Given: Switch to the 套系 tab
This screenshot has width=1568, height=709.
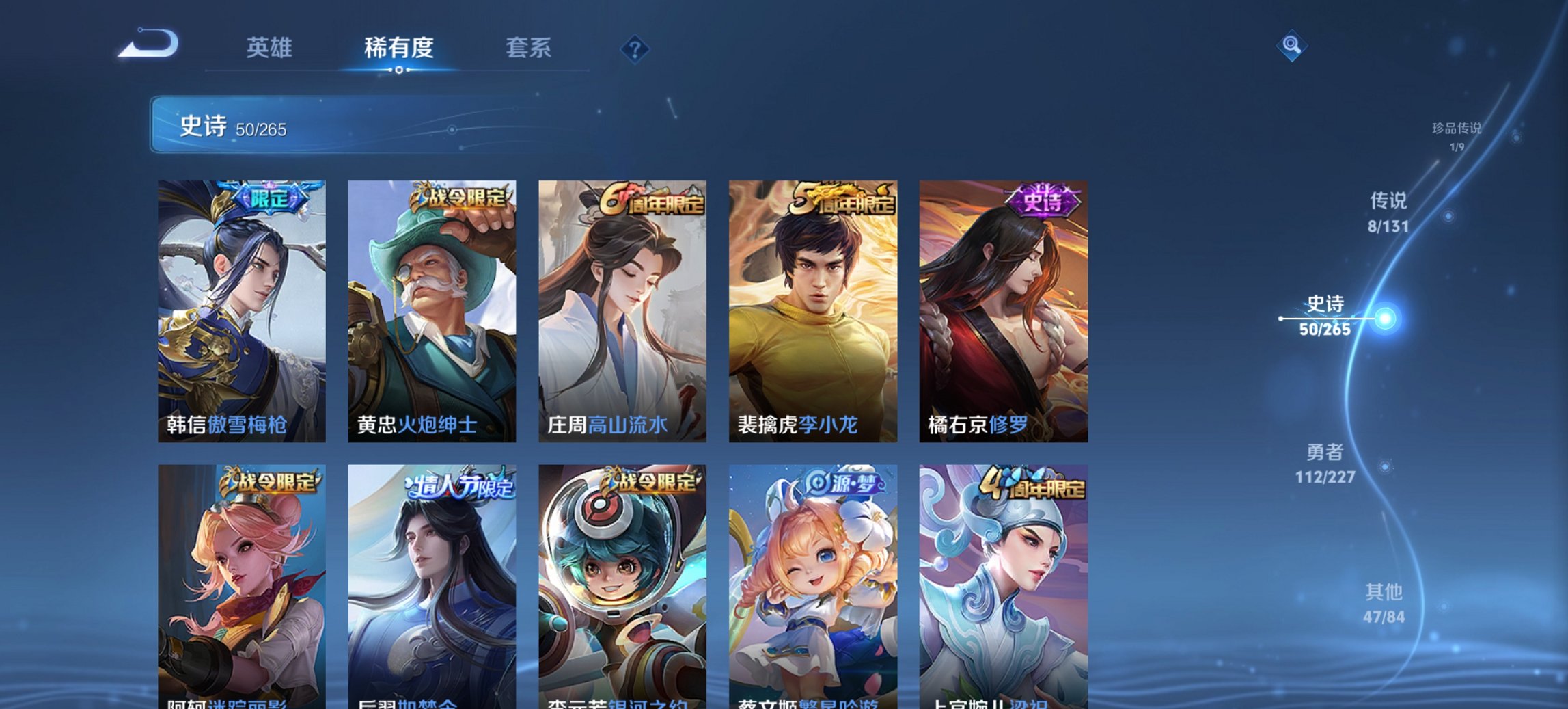Looking at the screenshot, I should click(x=528, y=49).
